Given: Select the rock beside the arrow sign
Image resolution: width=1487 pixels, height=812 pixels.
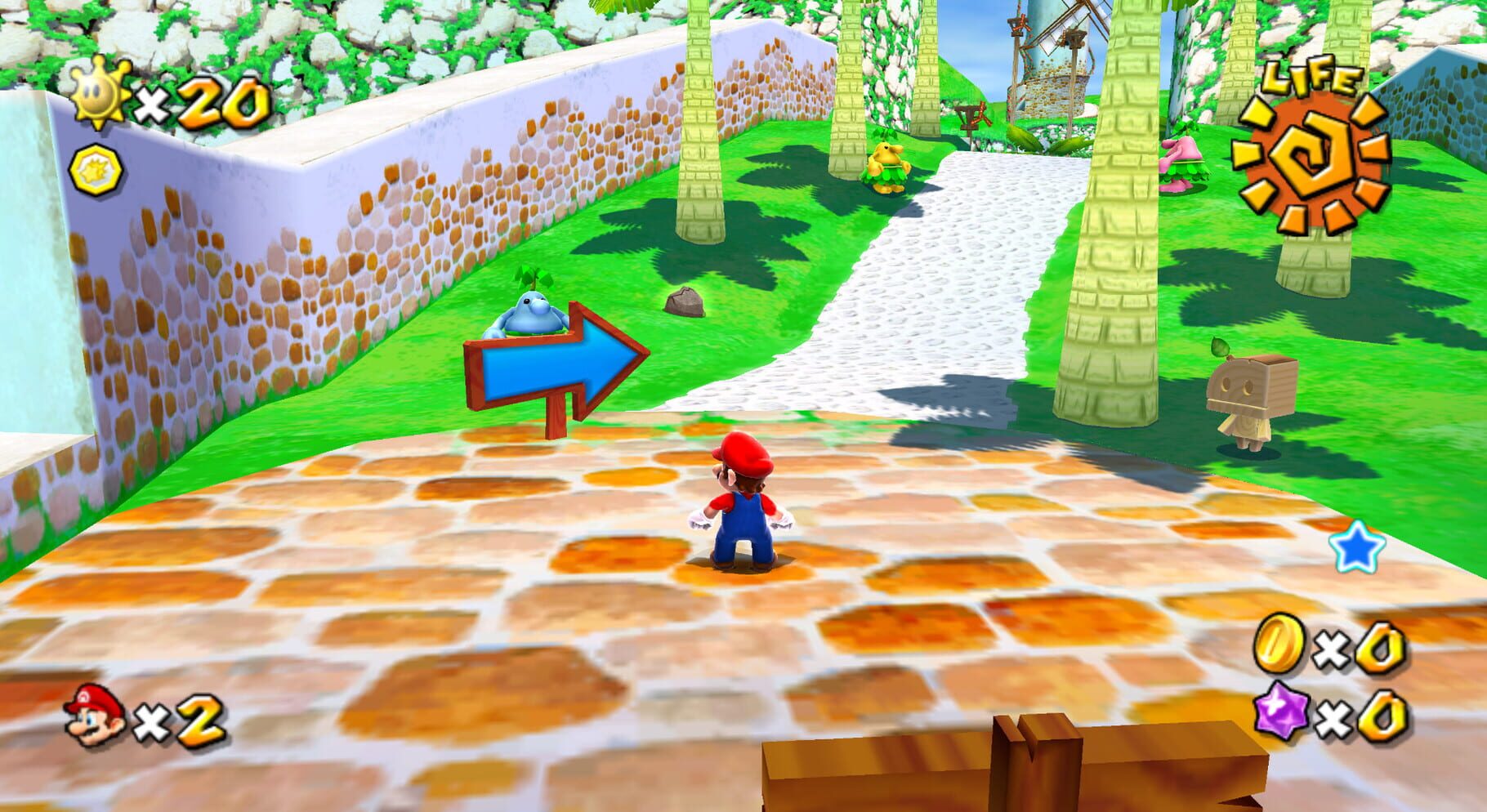Looking at the screenshot, I should [685, 301].
